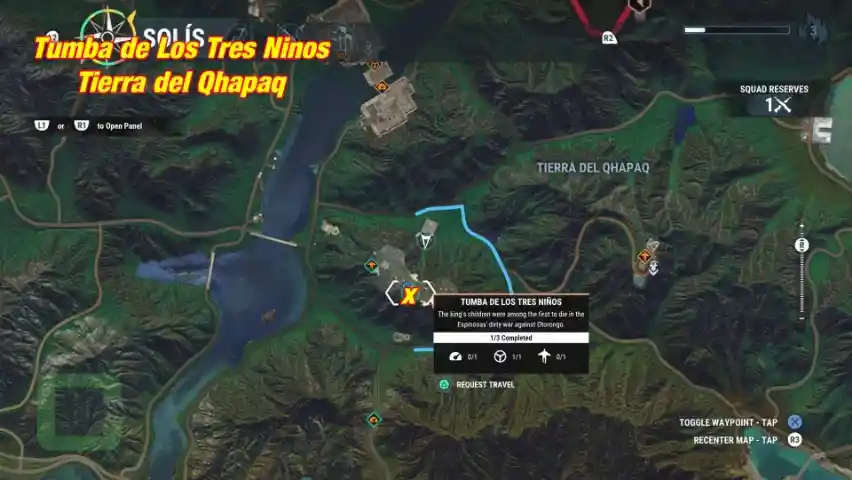The image size is (852, 480).
Task: Open the Squad Reserves panel
Action: [x=774, y=99]
